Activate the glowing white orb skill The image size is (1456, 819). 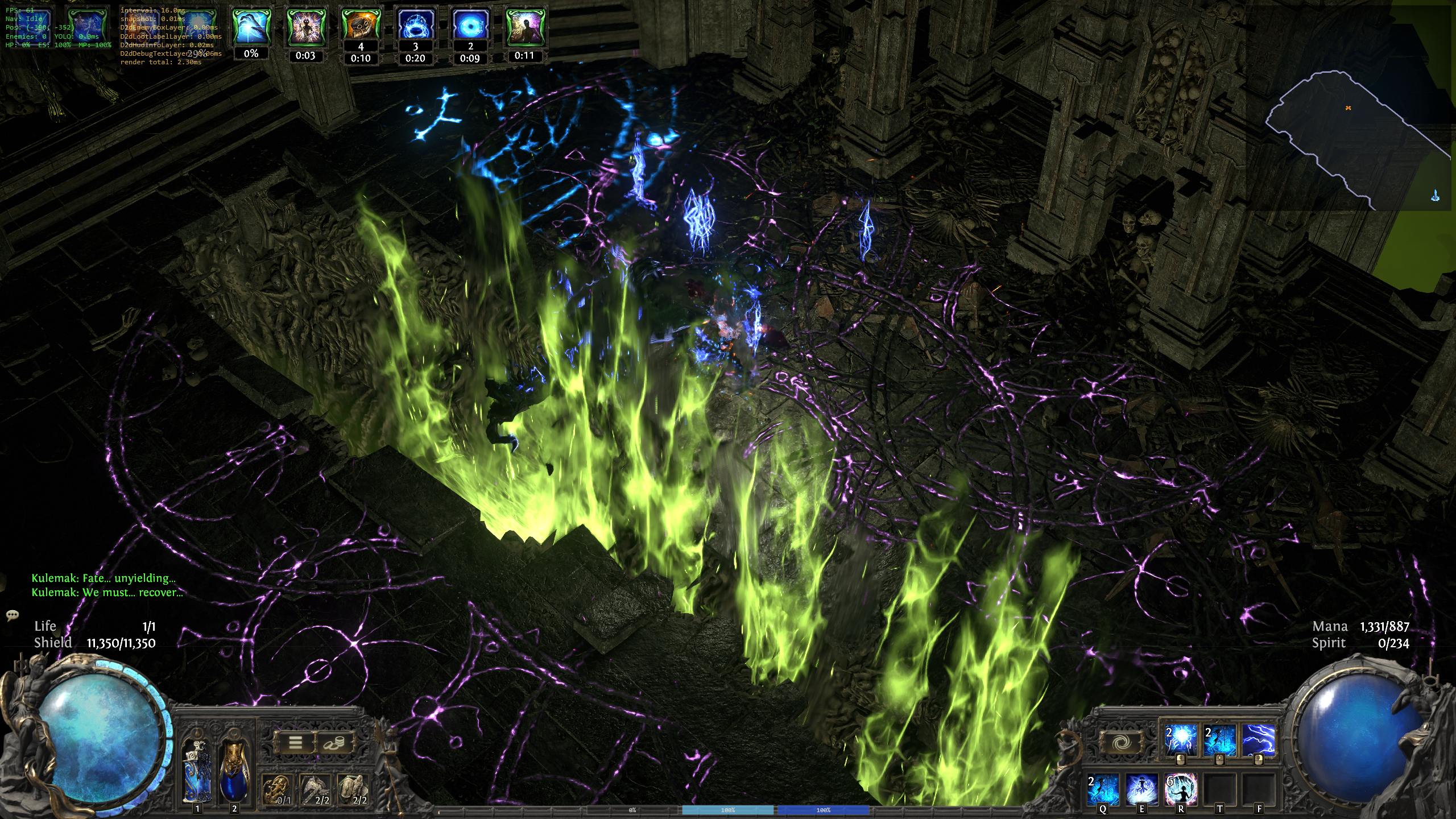(x=1180, y=740)
